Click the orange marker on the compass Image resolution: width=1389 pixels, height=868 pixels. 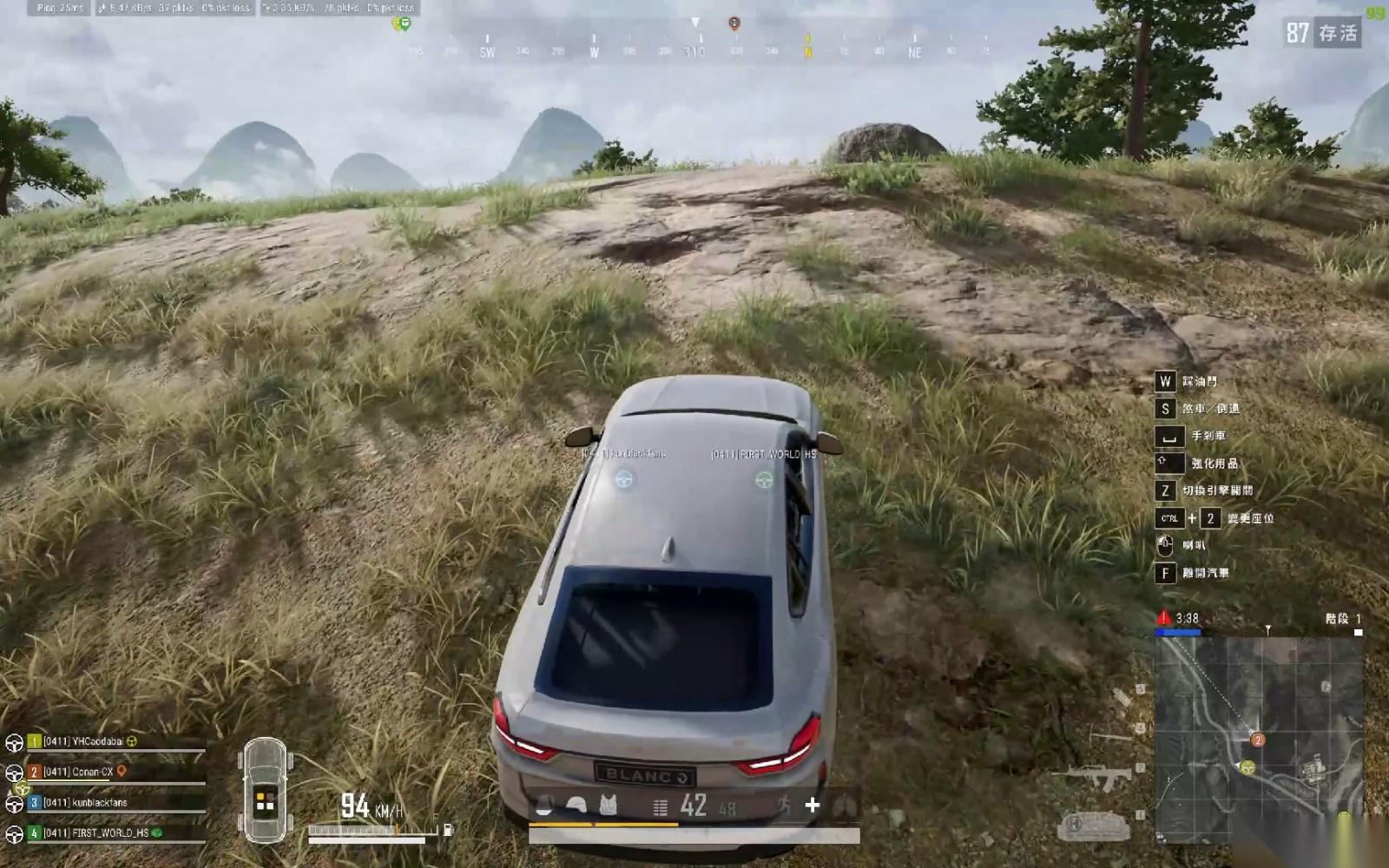tap(734, 23)
